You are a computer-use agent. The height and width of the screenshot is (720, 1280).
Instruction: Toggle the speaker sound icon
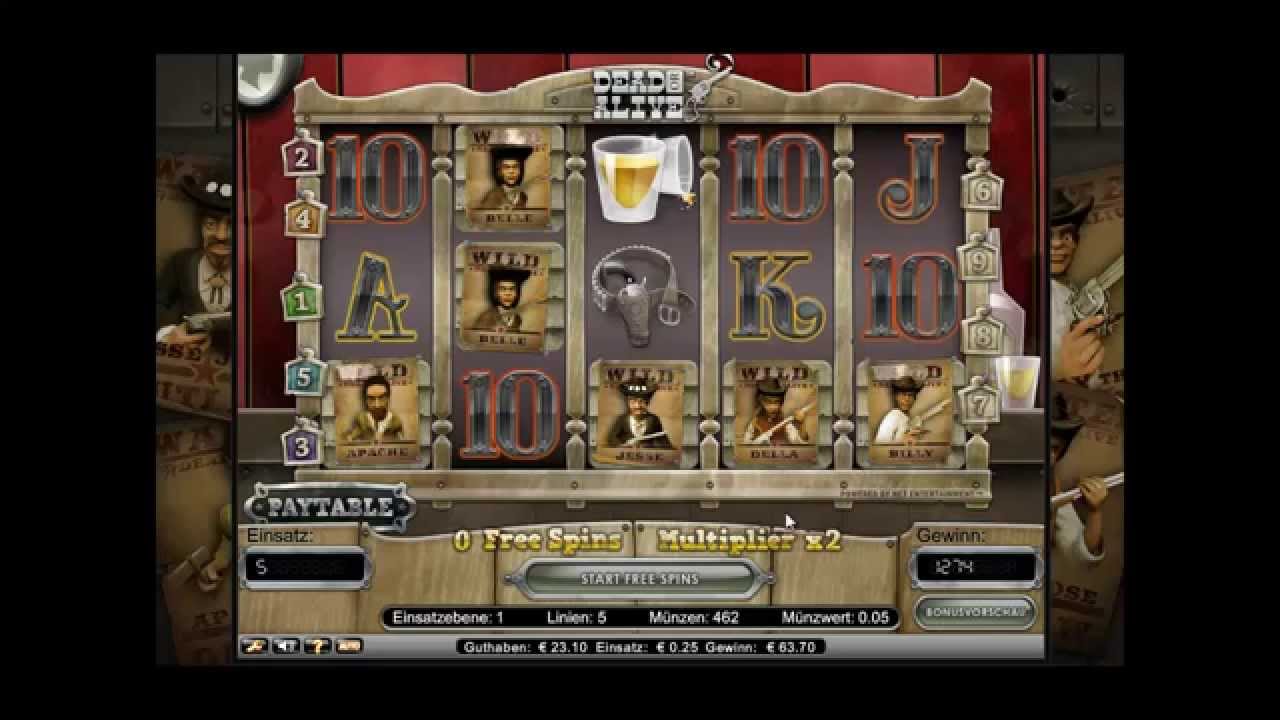284,646
